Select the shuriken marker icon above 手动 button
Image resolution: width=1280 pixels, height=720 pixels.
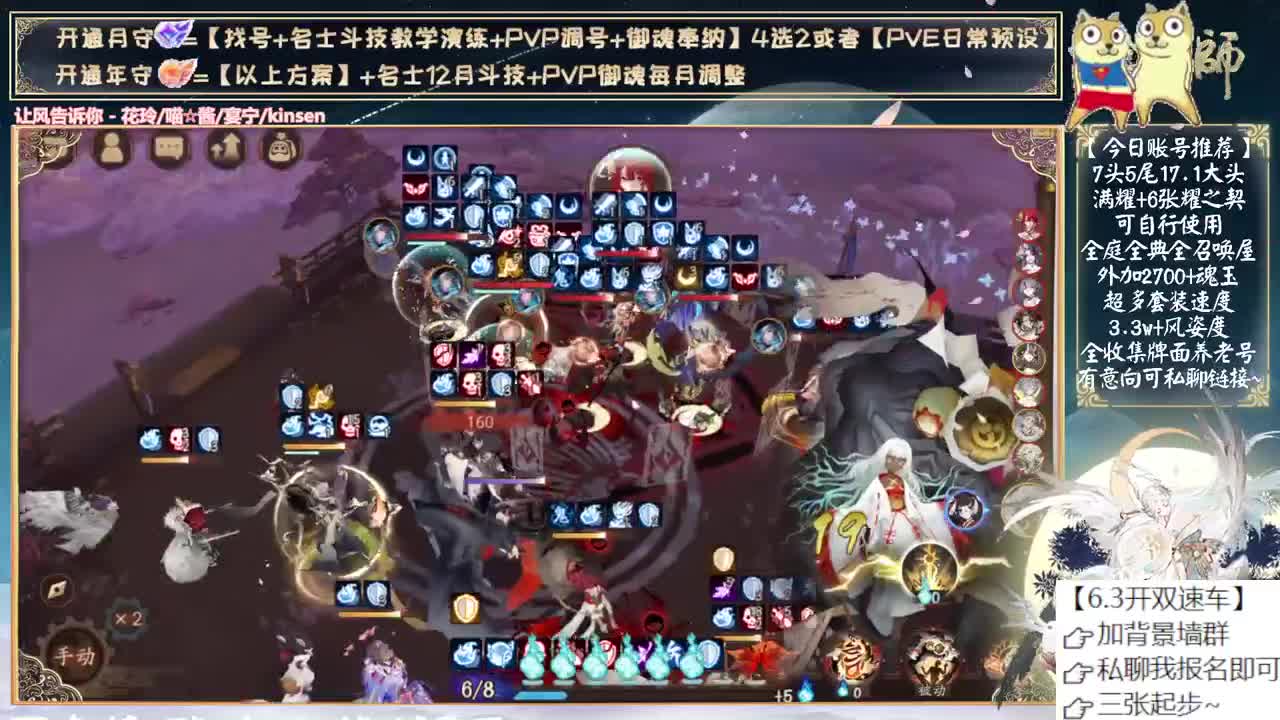coord(57,588)
